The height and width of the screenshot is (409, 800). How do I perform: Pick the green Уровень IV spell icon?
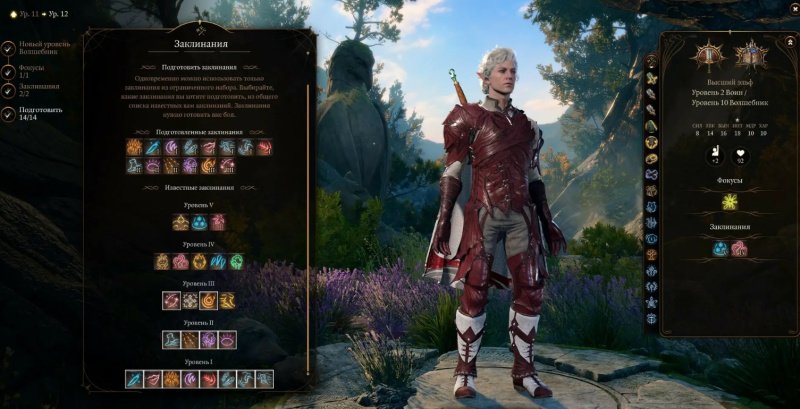pyautogui.click(x=236, y=262)
